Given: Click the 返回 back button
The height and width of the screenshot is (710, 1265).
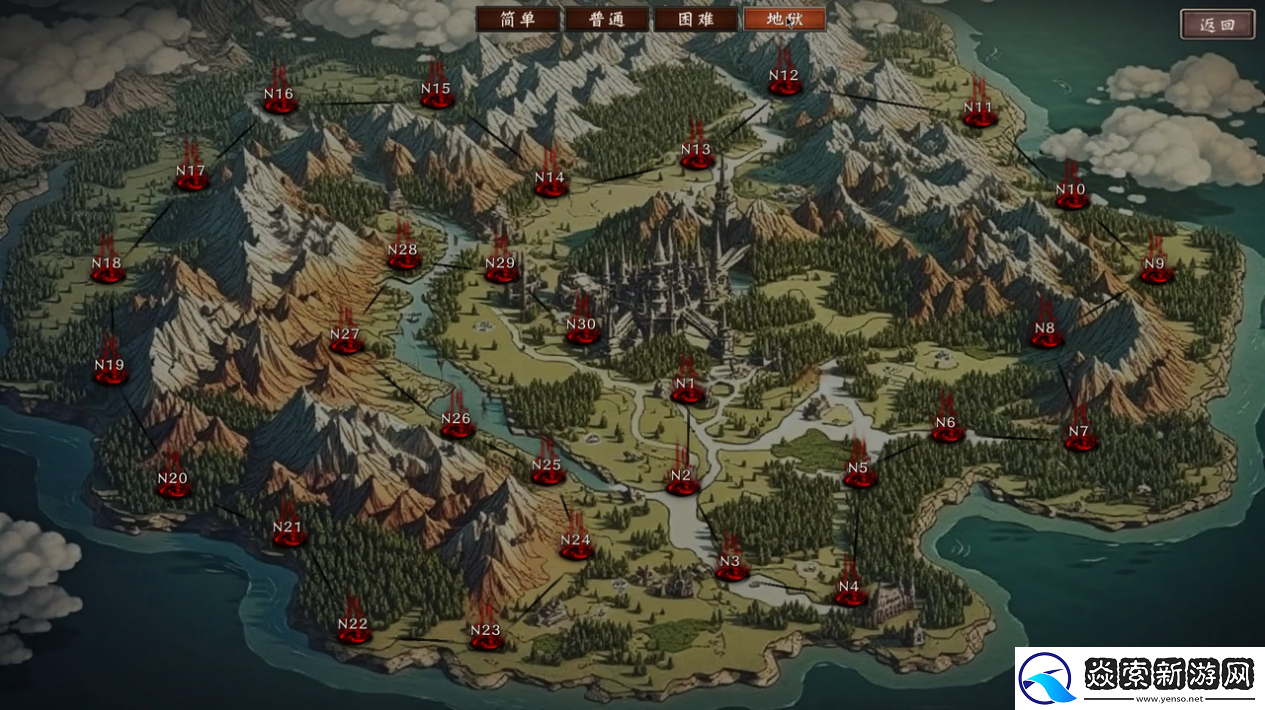Looking at the screenshot, I should coord(1217,25).
